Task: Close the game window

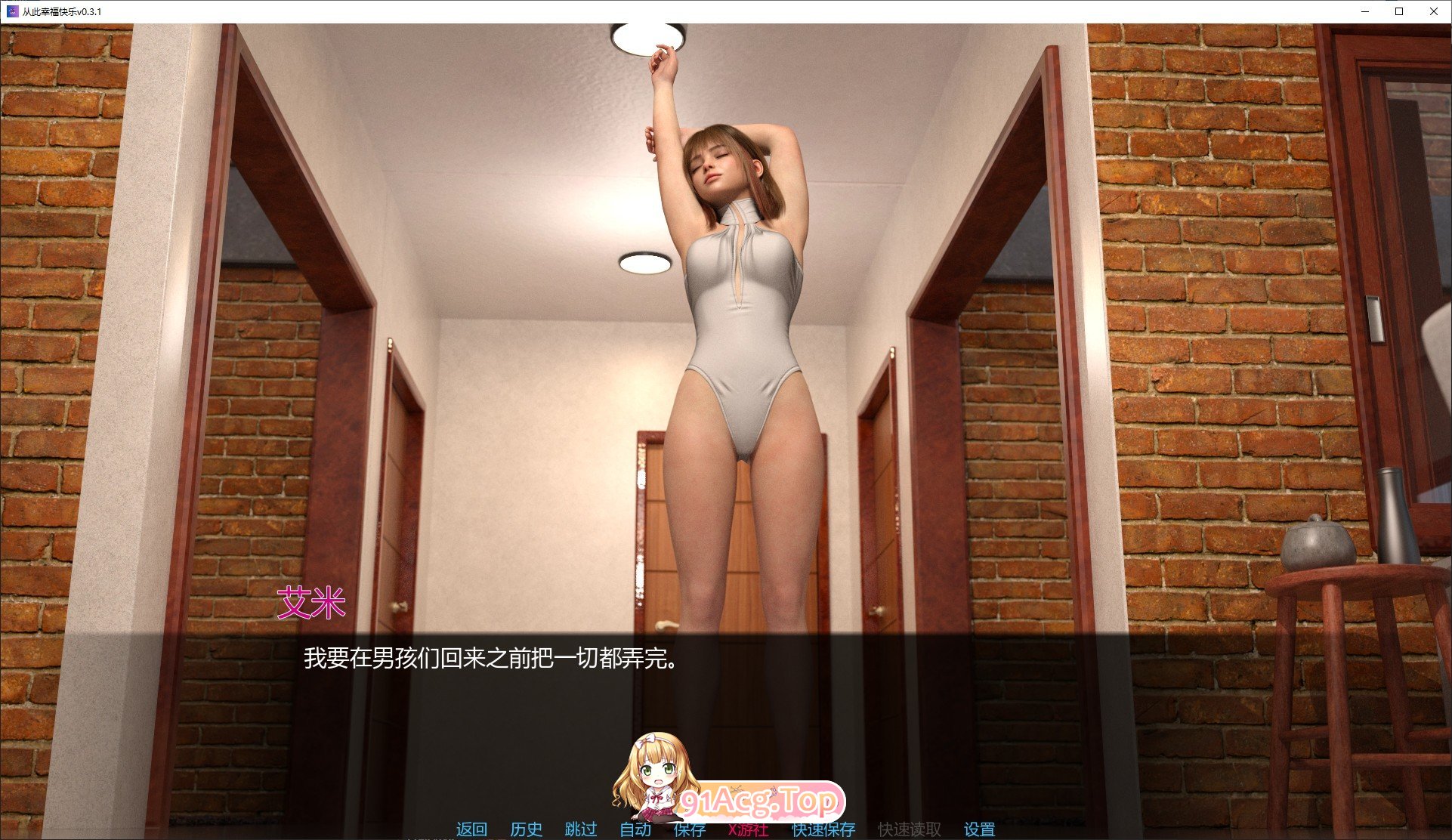Action: (x=1433, y=11)
